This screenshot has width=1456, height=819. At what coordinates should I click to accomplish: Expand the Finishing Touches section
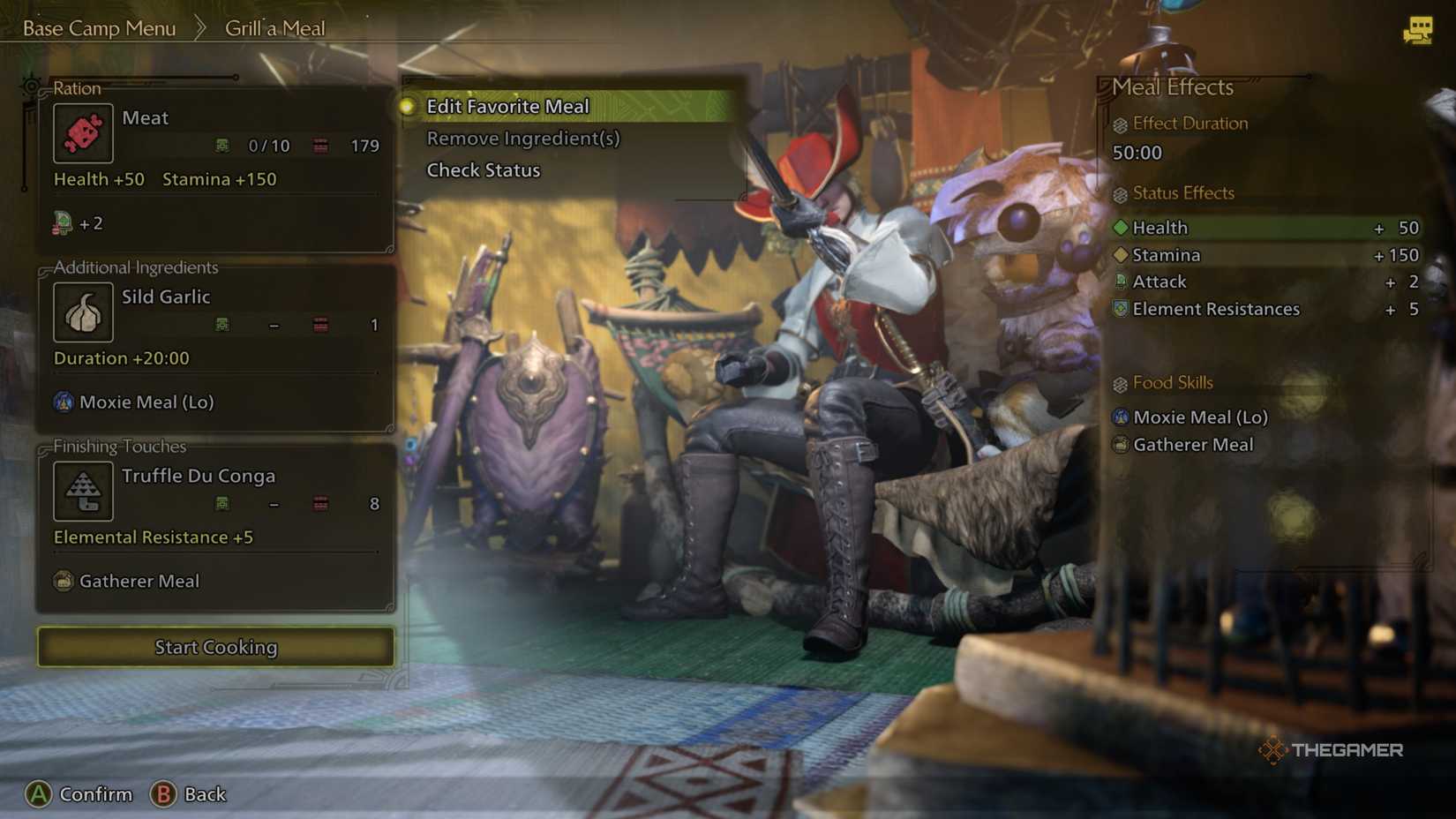click(x=119, y=447)
